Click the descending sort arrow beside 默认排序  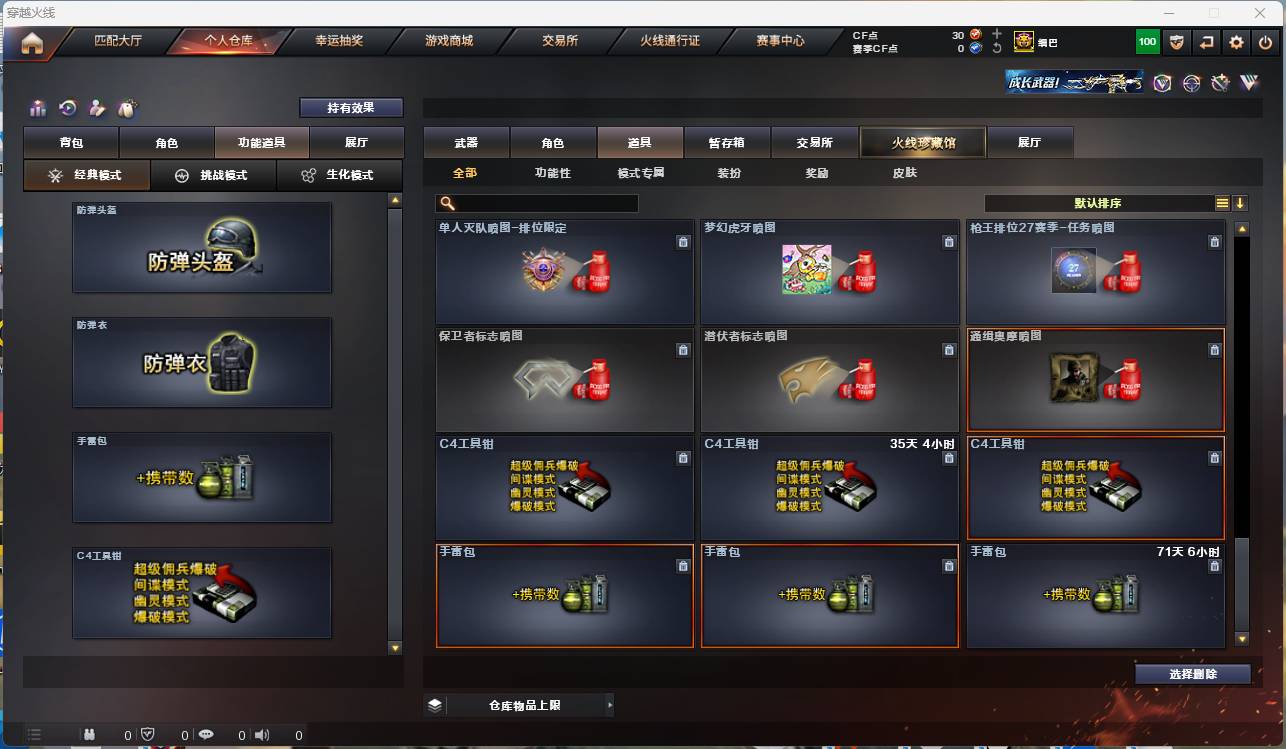(x=1241, y=202)
